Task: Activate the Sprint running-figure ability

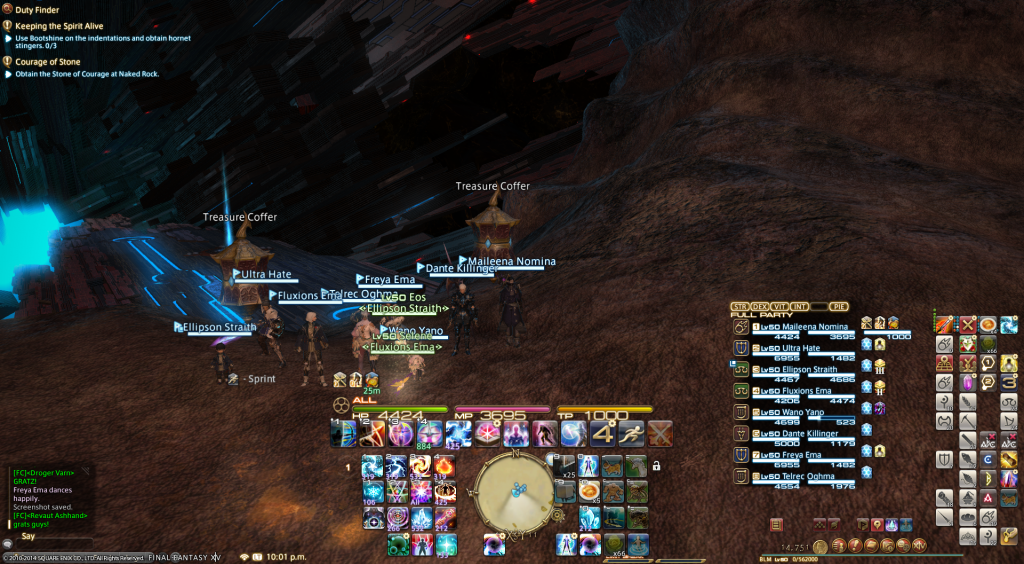Action: point(631,433)
